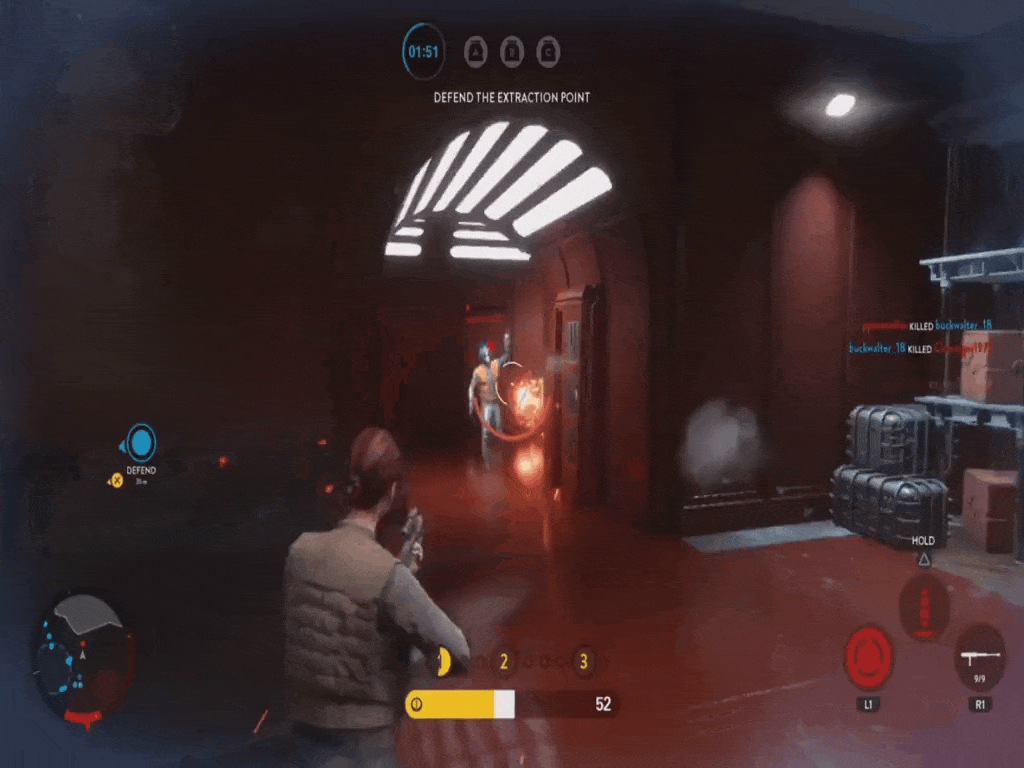This screenshot has width=1024, height=768.
Task: Select the yellow number 3 level marker
Action: tap(583, 661)
